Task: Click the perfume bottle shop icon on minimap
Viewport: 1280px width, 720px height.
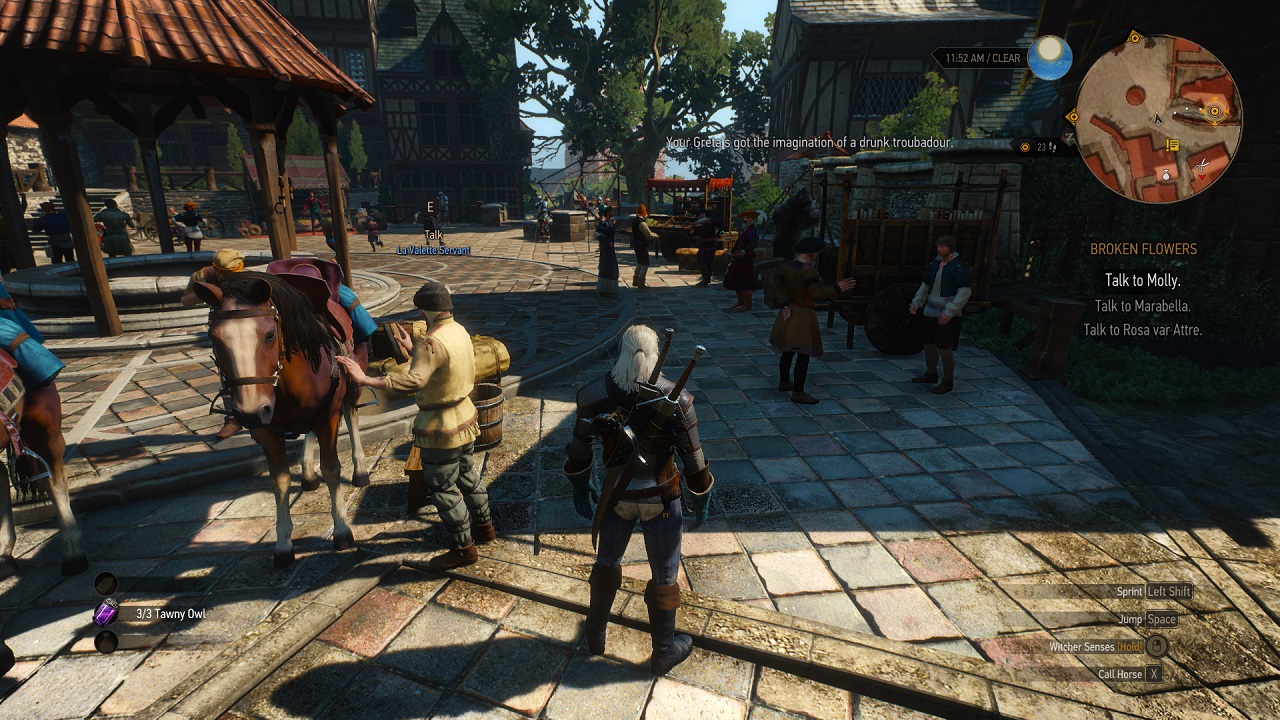Action: (x=1166, y=174)
